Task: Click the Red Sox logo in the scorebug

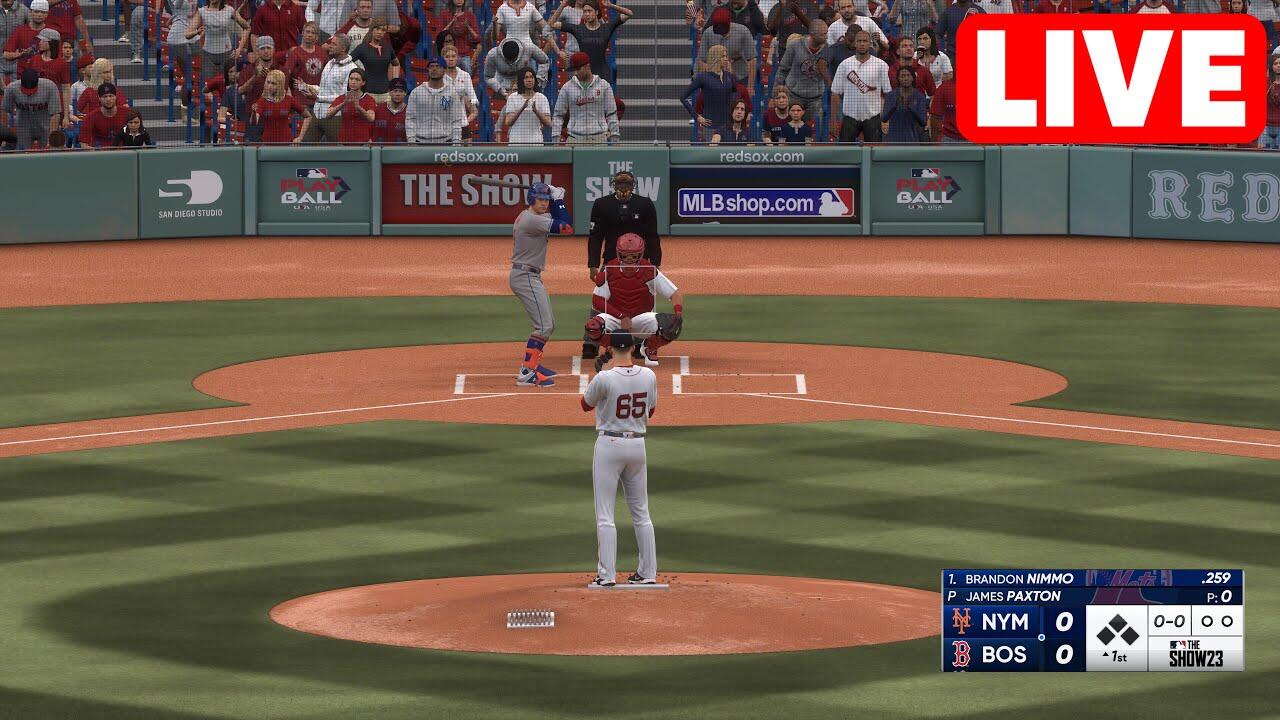Action: [962, 654]
